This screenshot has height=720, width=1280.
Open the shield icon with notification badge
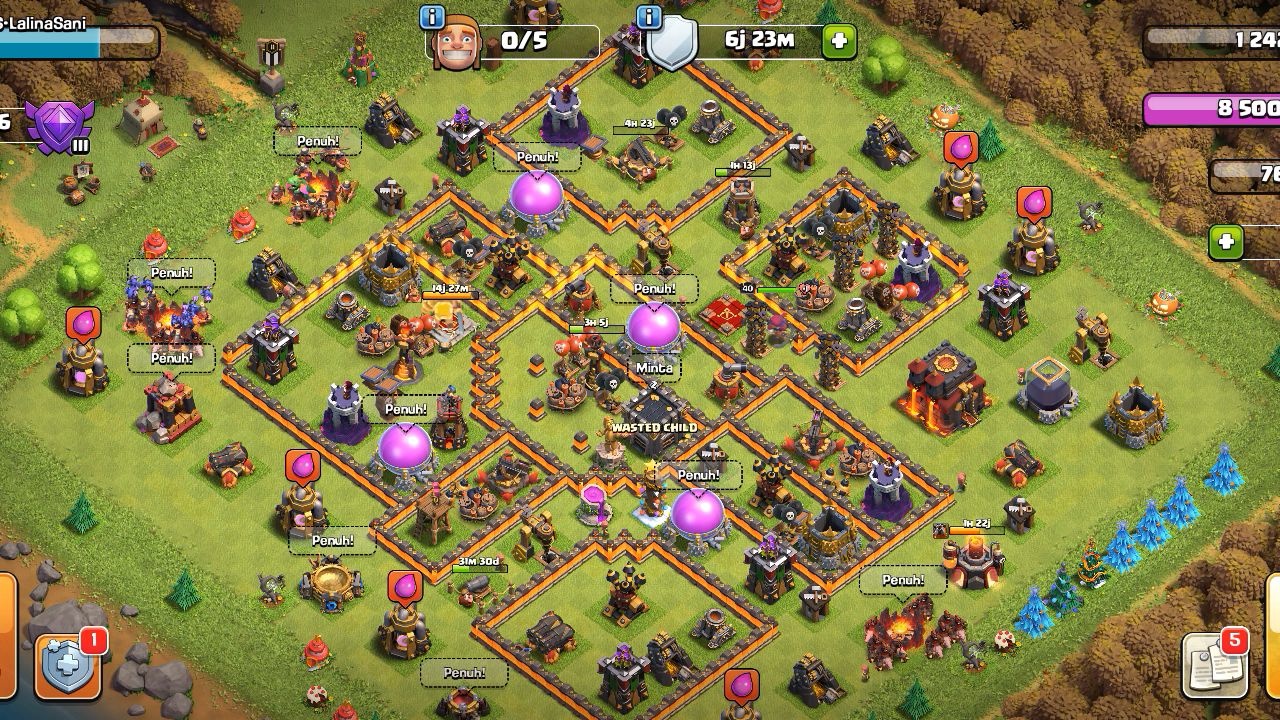pyautogui.click(x=68, y=664)
